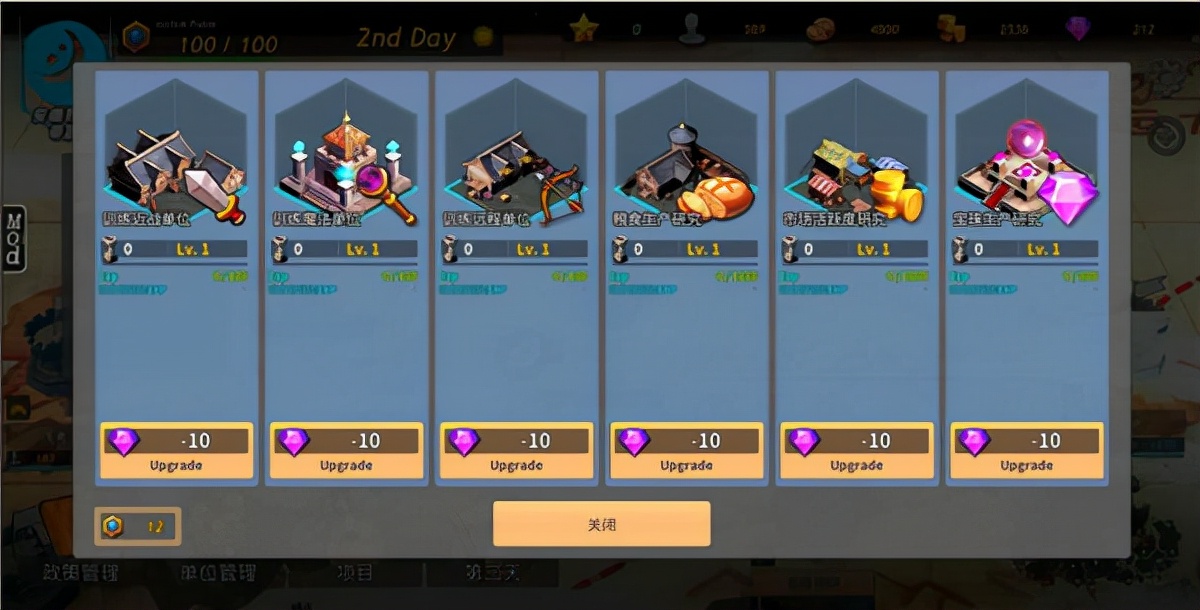Click Upgrade under the magic staff temple card

click(346, 451)
